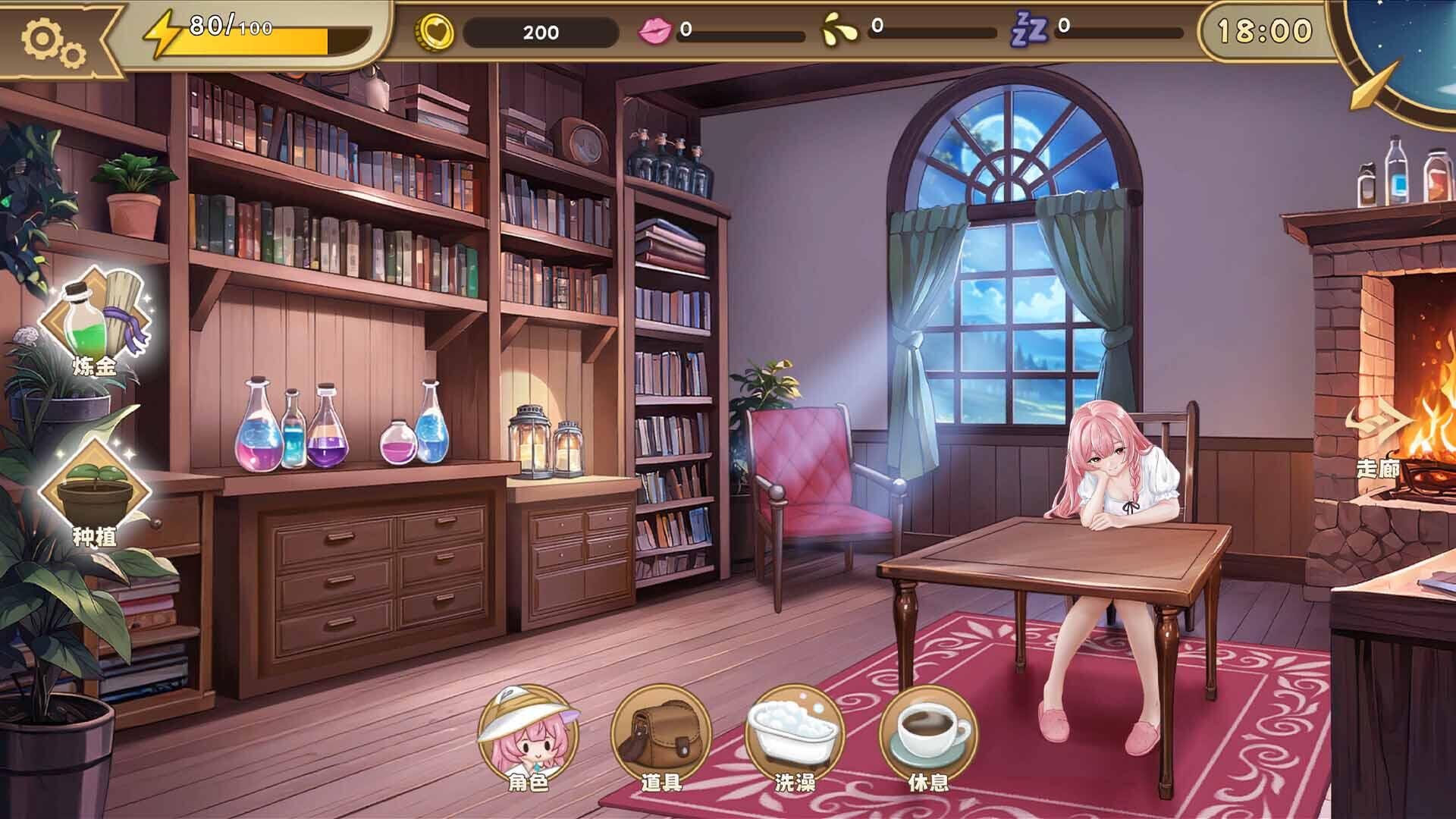Click the lightning energy bolt icon
This screenshot has width=1456, height=819.
click(162, 32)
